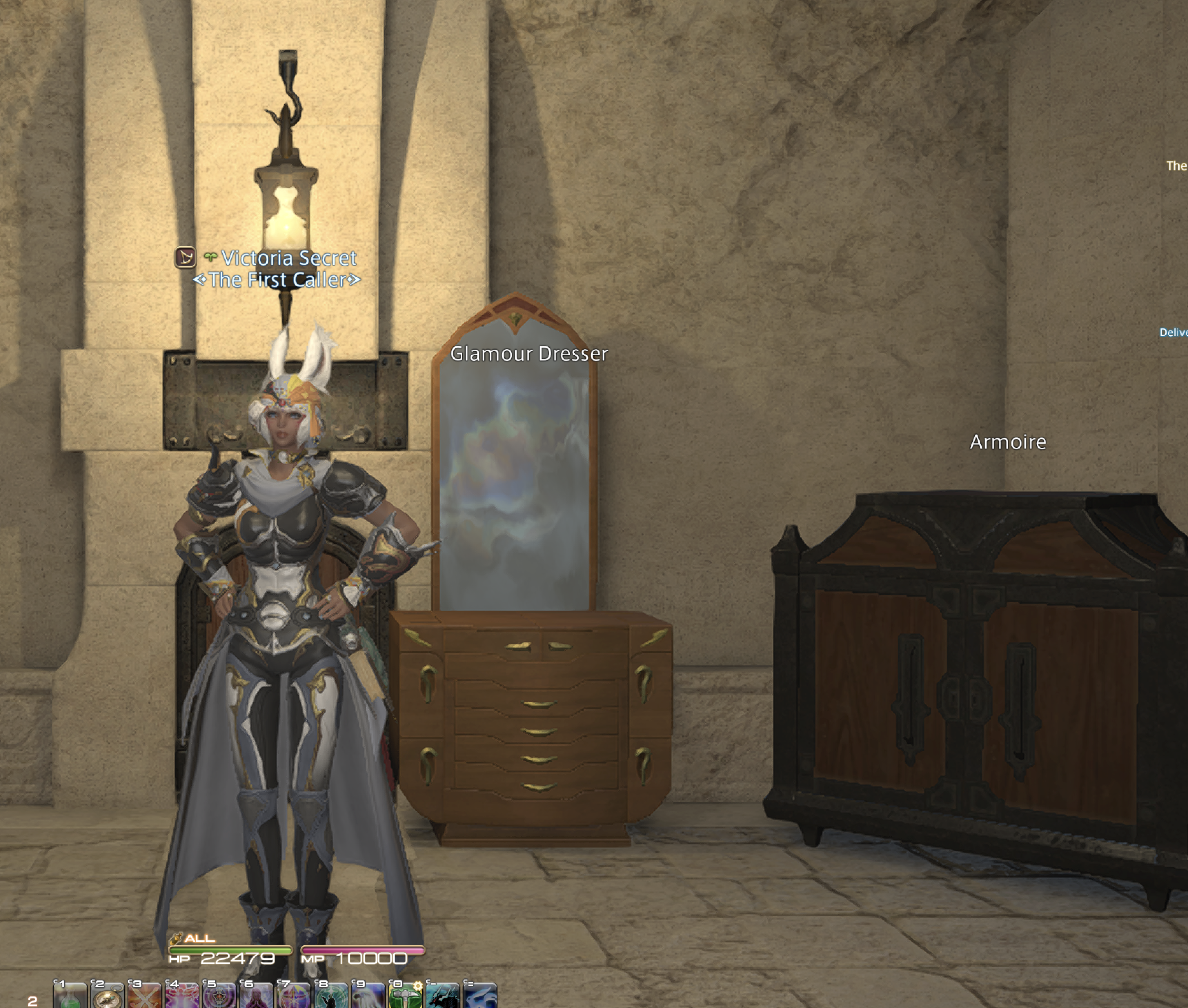
Task: Summon the dark dragon mount icon
Action: point(442,997)
